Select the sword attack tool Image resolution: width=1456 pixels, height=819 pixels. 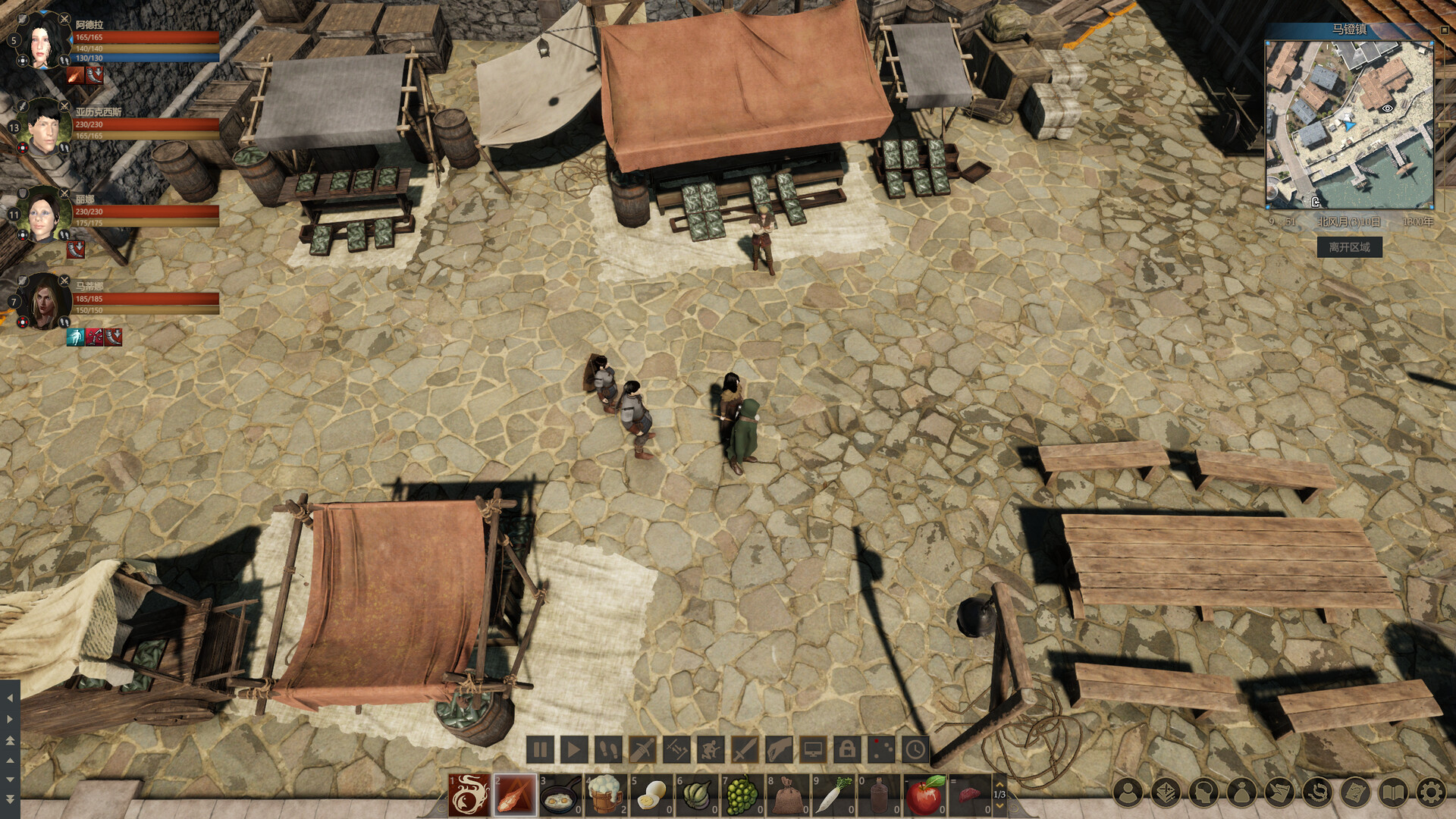pyautogui.click(x=744, y=748)
